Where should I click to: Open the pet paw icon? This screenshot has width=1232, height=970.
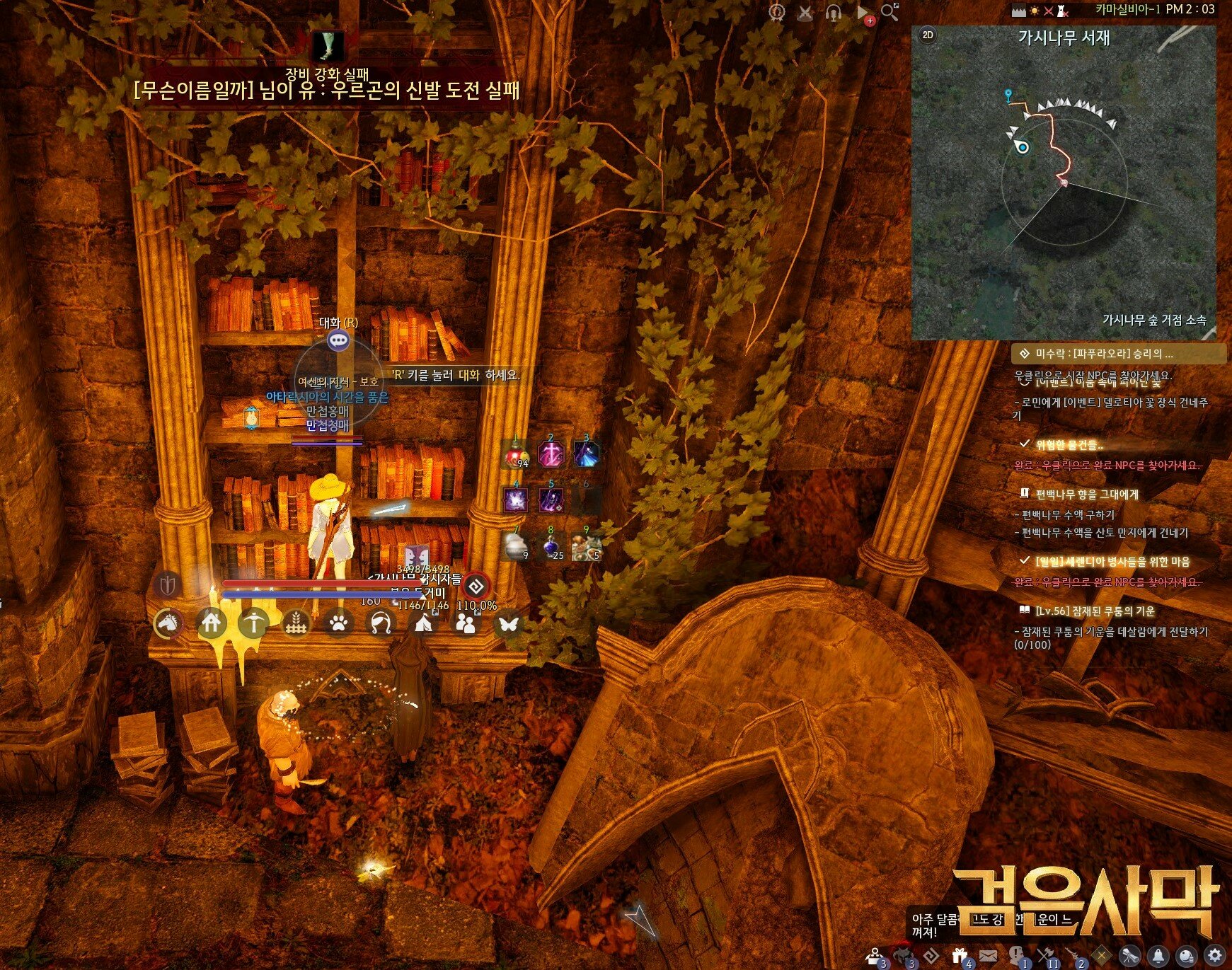[339, 623]
